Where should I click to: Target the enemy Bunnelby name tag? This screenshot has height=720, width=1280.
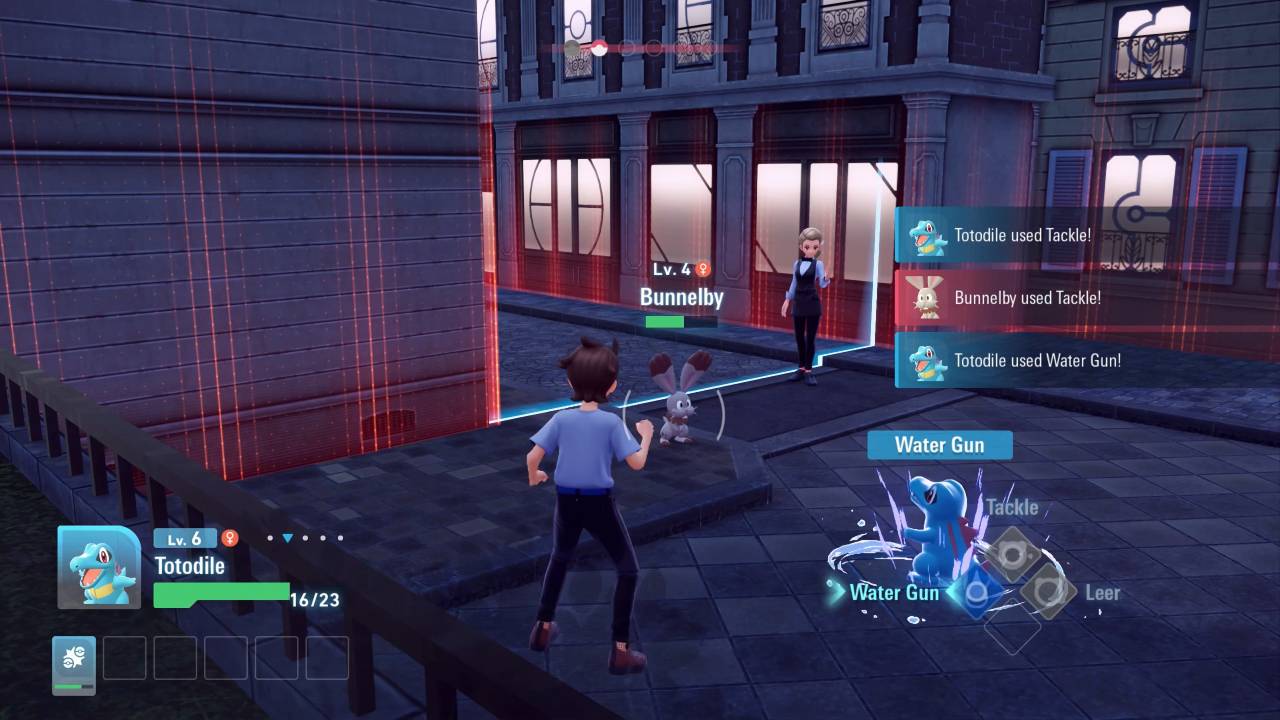tap(681, 297)
